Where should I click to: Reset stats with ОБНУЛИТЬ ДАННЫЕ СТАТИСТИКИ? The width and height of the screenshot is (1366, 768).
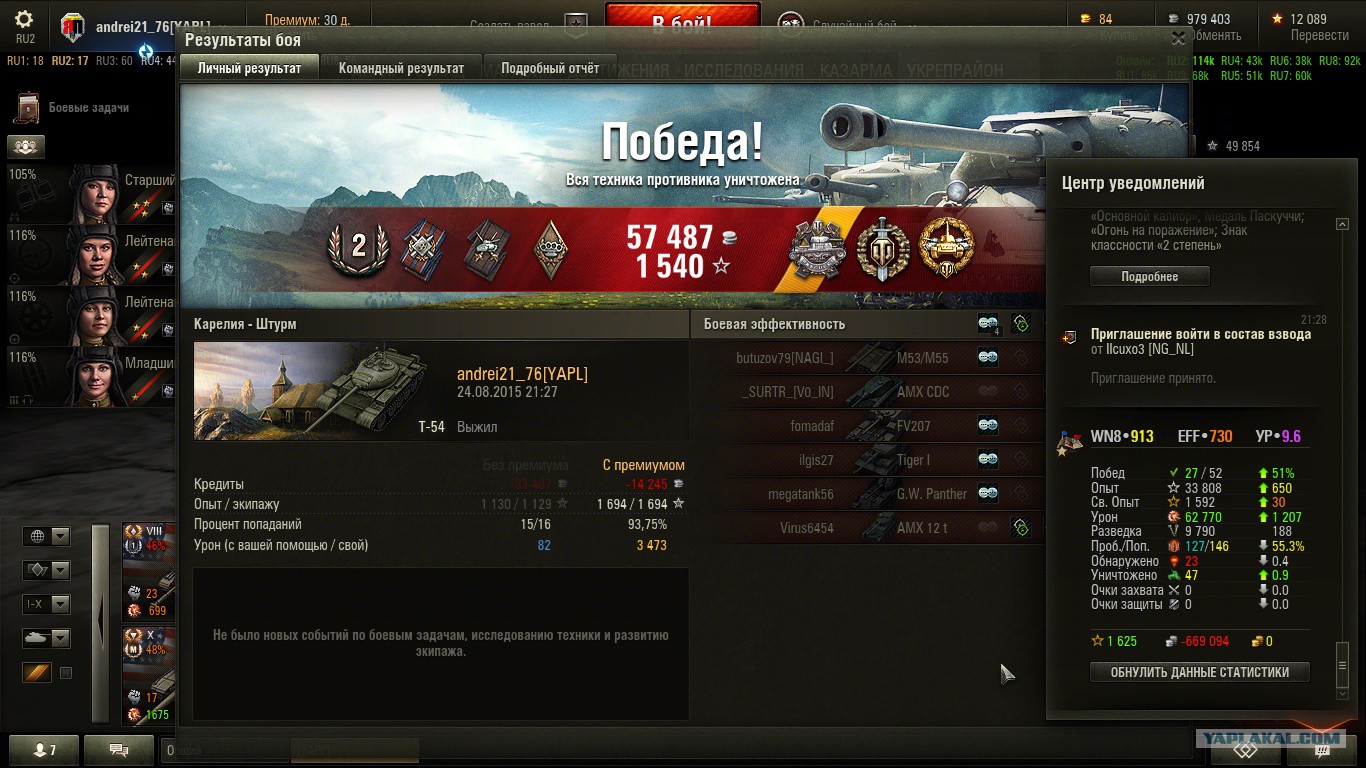click(1199, 672)
